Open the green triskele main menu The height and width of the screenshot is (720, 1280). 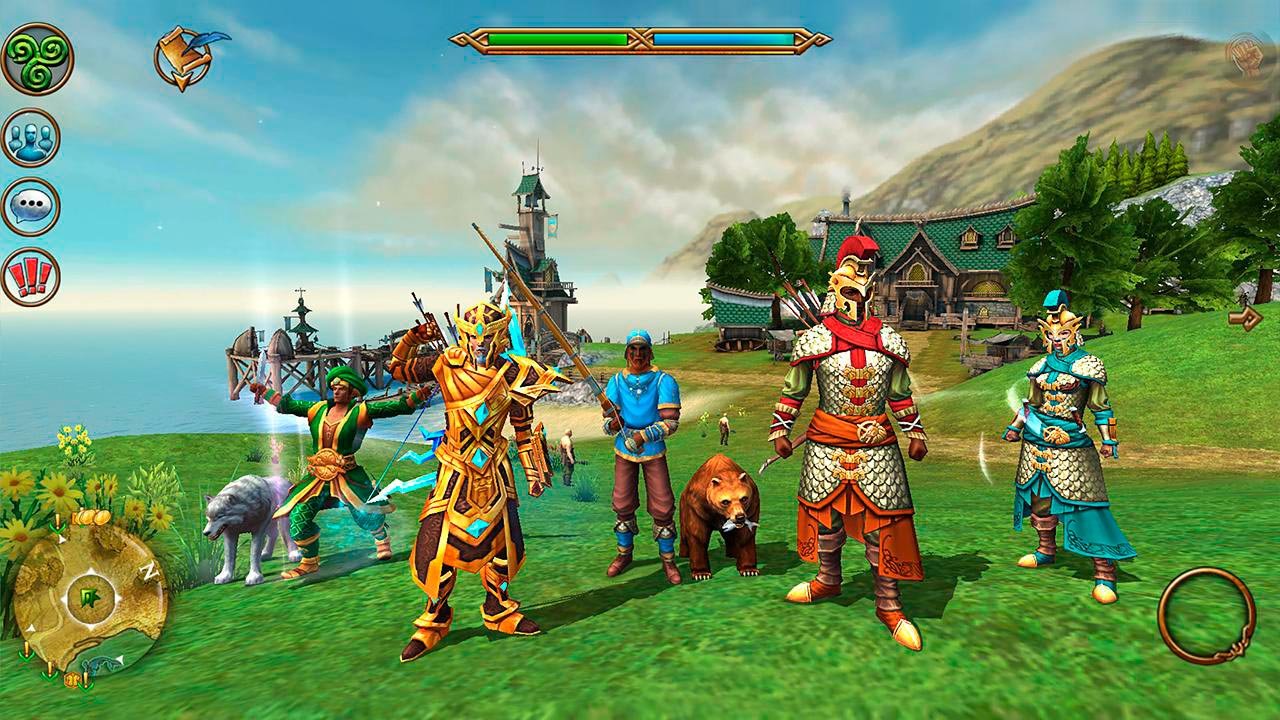tap(37, 59)
